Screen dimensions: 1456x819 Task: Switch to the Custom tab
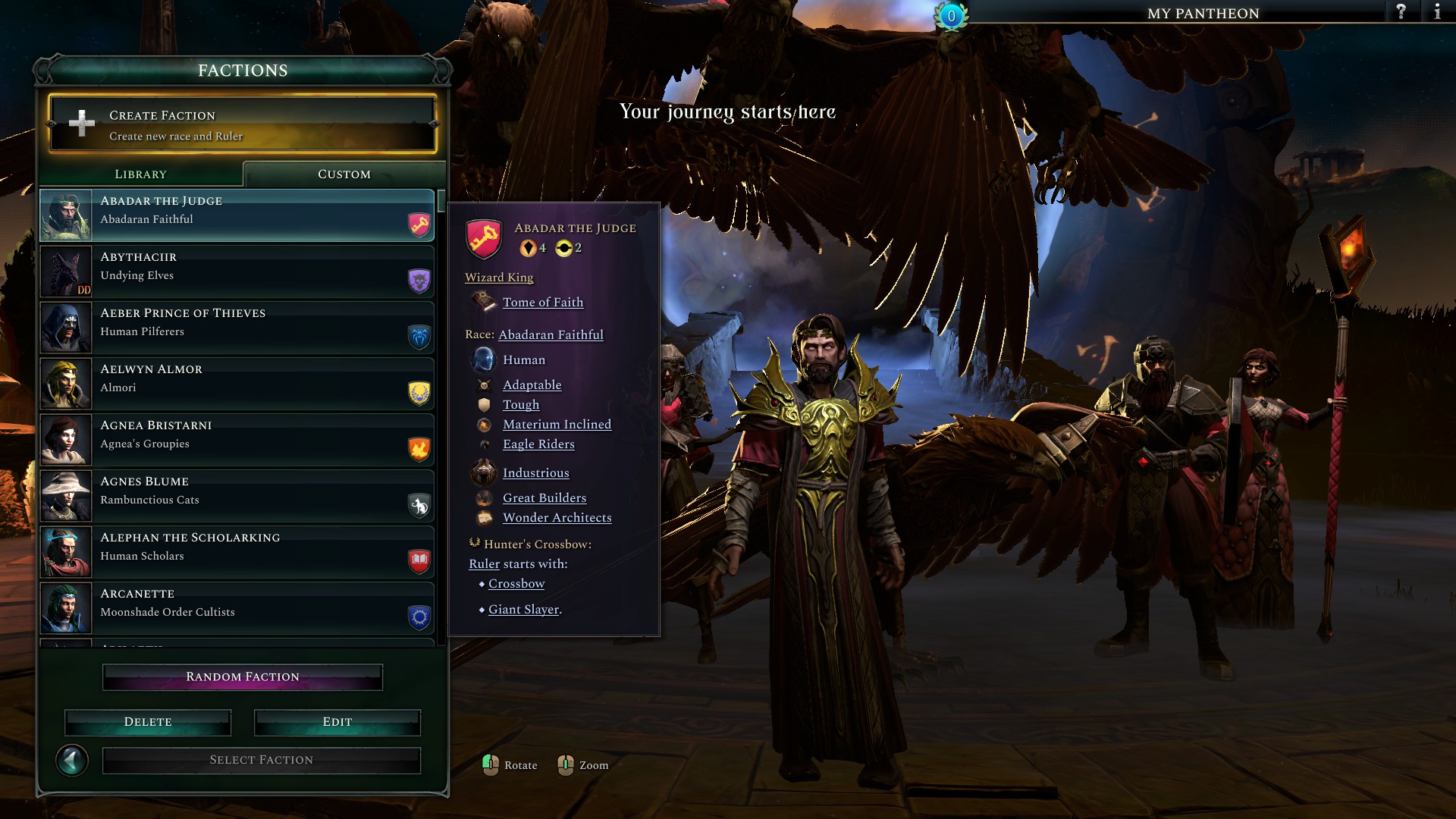343,174
